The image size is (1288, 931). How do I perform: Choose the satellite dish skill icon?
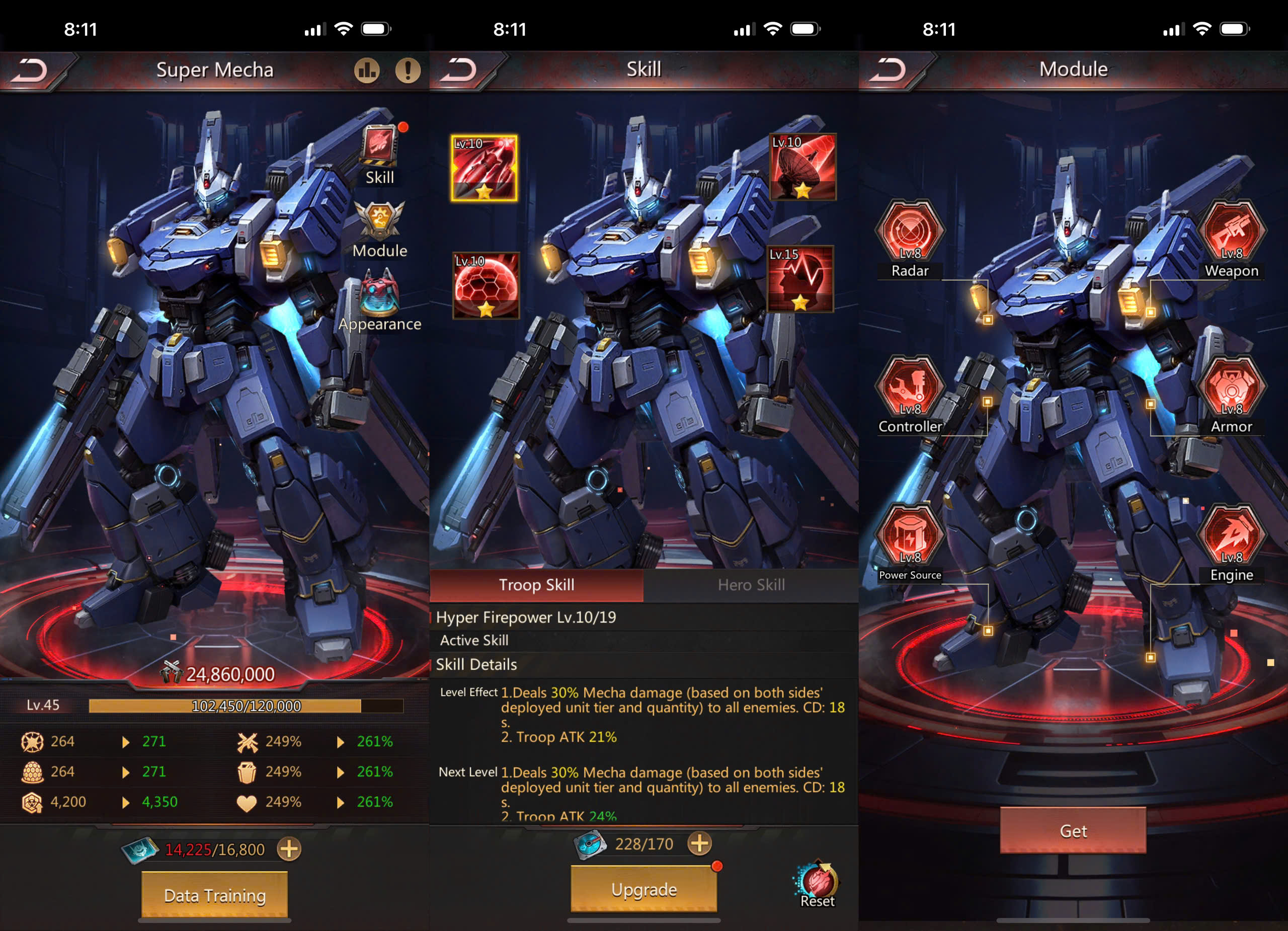pos(802,167)
